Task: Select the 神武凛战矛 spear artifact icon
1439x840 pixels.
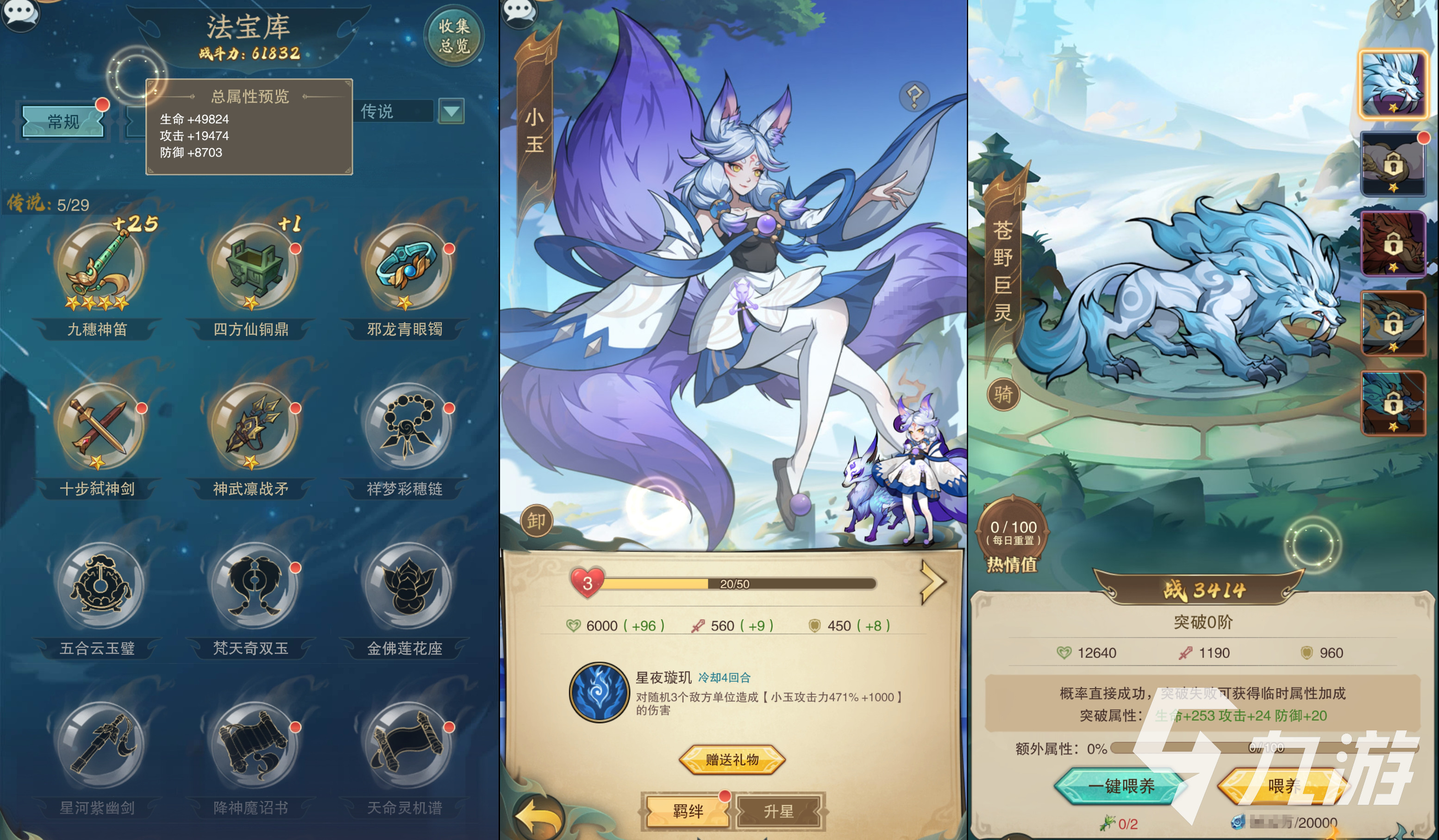Action: pyautogui.click(x=253, y=428)
